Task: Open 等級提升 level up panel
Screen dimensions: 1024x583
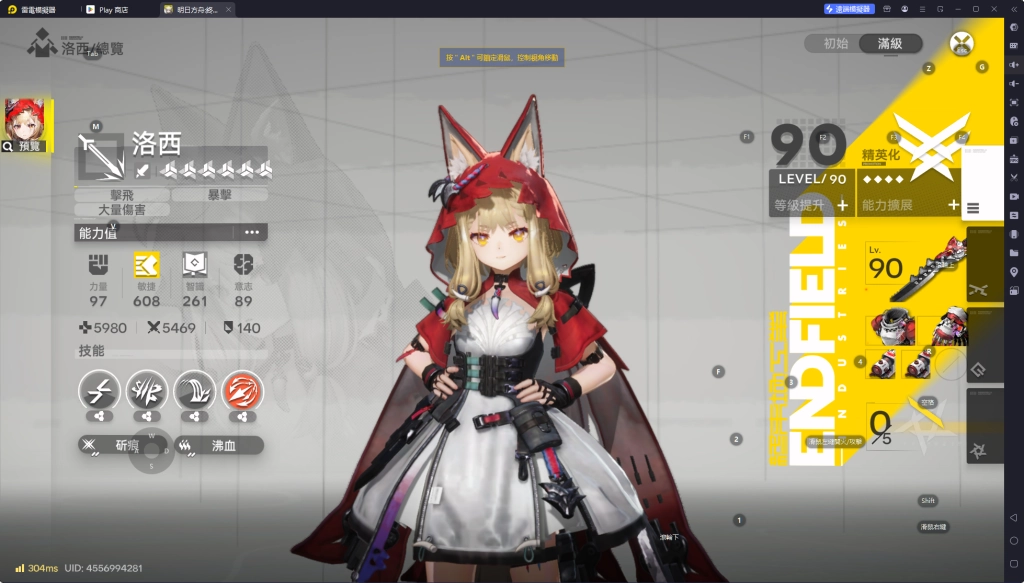Action: pyautogui.click(x=811, y=205)
